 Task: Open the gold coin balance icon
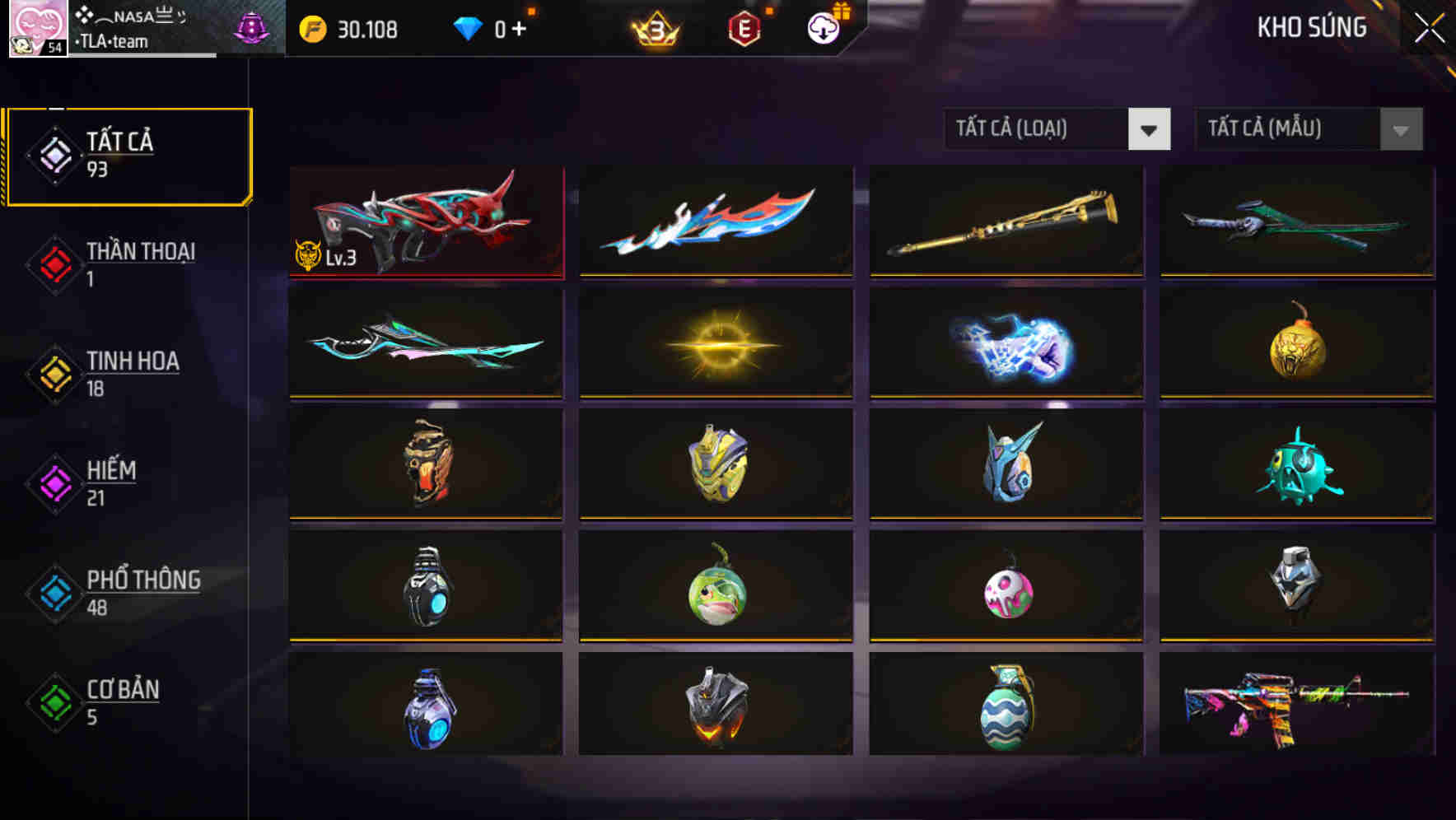(311, 29)
